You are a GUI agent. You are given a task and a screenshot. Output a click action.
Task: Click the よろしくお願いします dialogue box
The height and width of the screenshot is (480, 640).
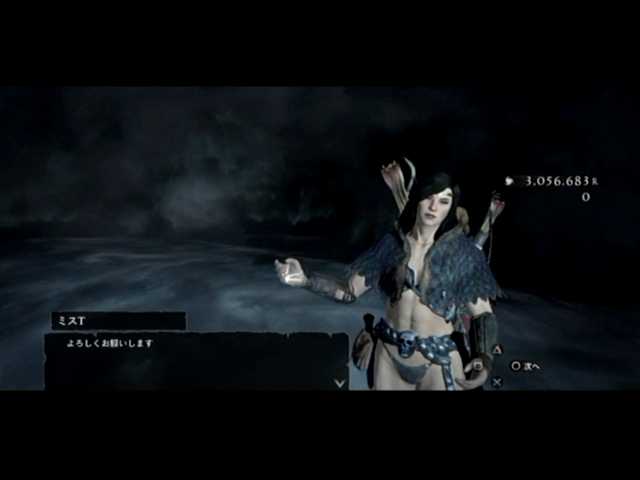tap(195, 360)
